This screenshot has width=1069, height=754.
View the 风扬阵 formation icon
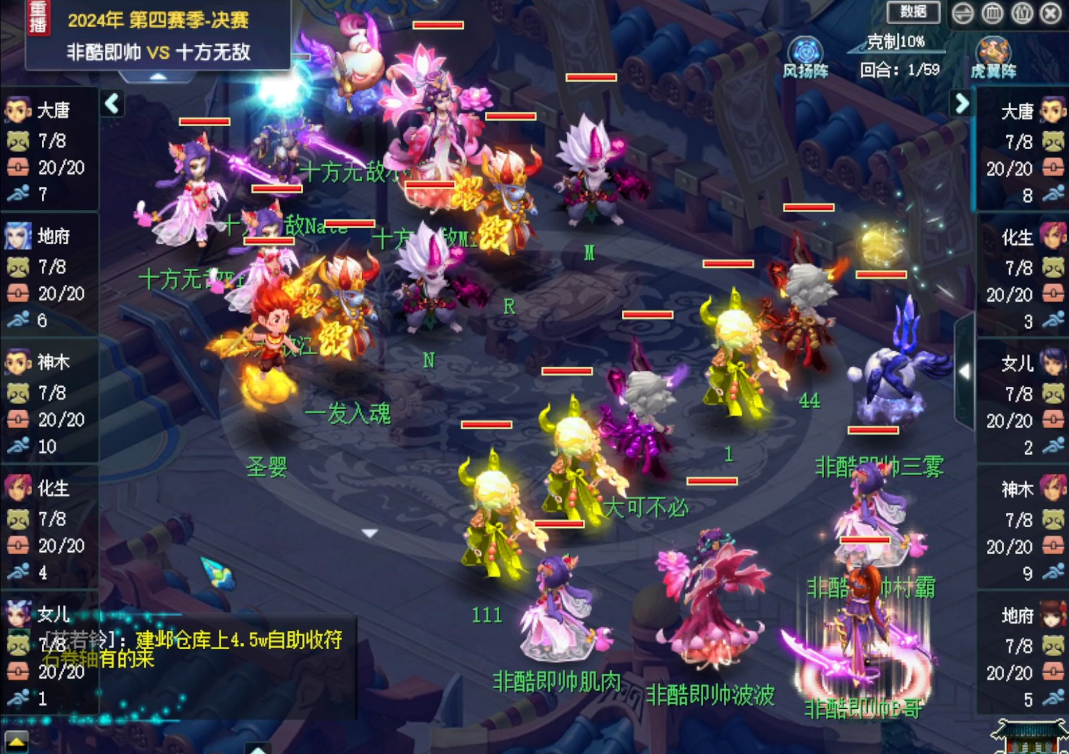(x=804, y=52)
